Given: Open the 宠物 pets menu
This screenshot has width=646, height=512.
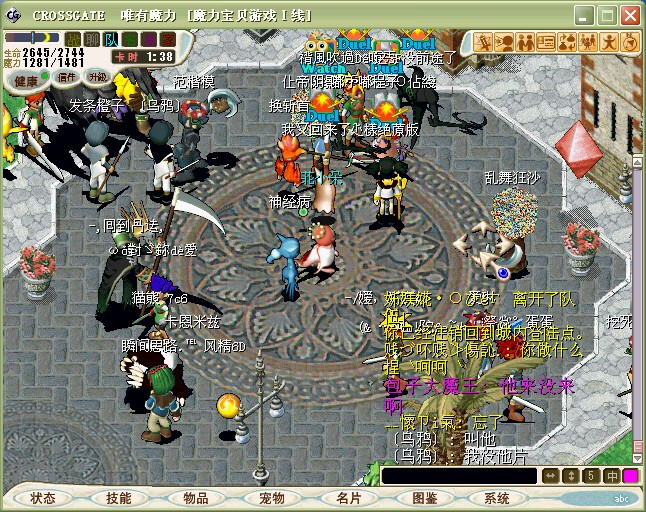Looking at the screenshot, I should [x=272, y=498].
